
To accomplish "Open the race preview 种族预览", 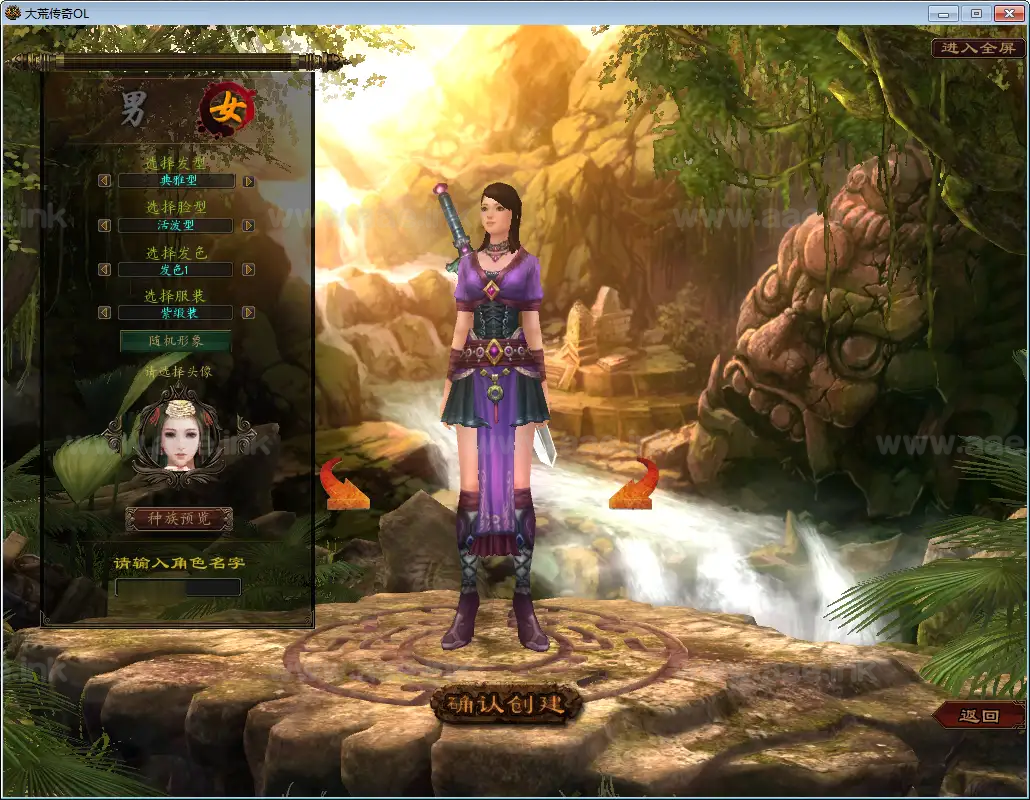I will click(x=179, y=519).
